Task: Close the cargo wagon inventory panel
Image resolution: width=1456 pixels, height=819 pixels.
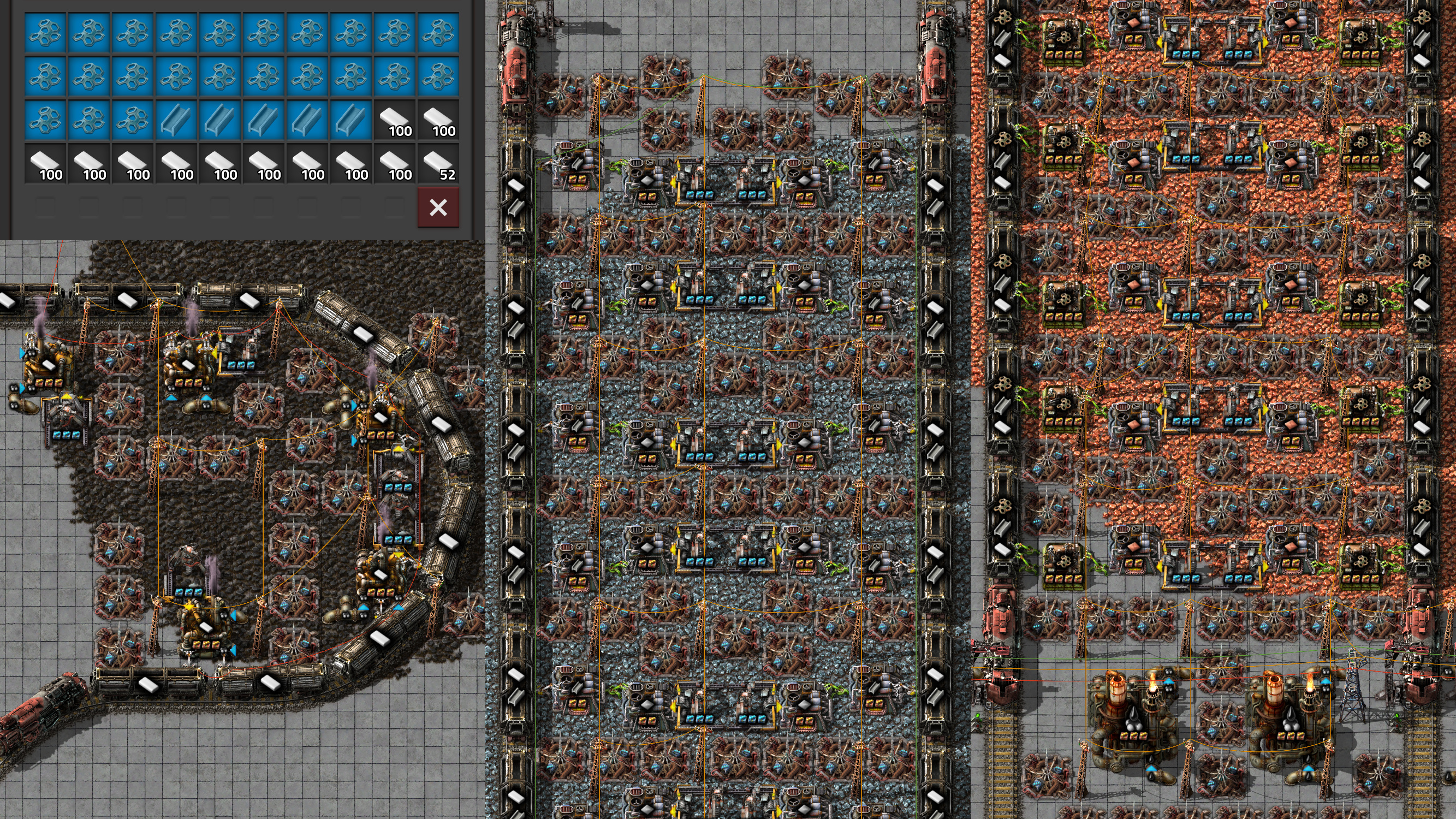Action: tap(438, 207)
